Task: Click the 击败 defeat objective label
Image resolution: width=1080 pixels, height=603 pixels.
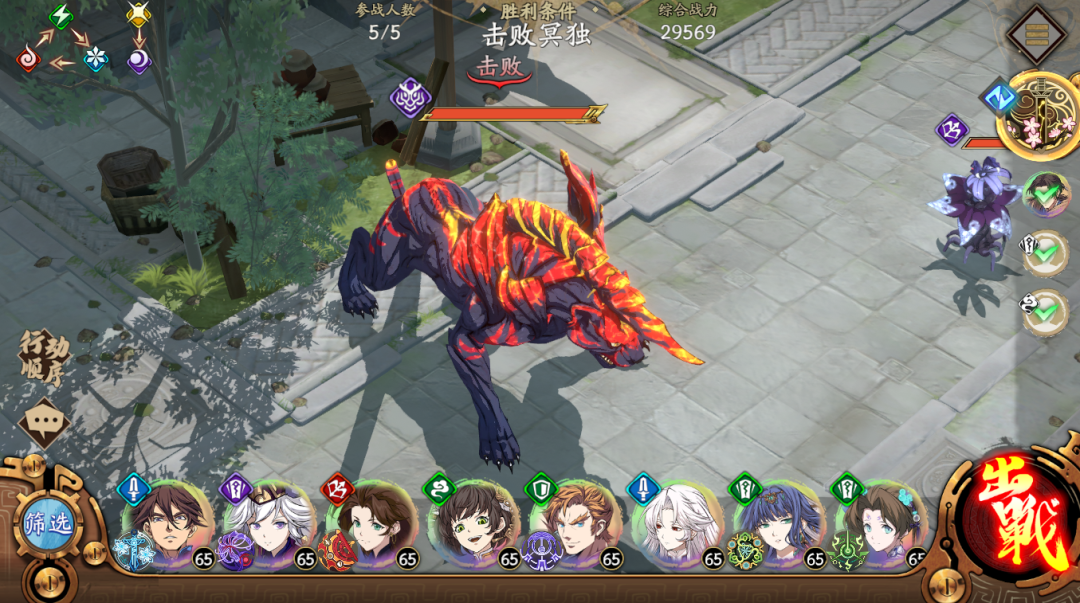Action: coord(499,68)
